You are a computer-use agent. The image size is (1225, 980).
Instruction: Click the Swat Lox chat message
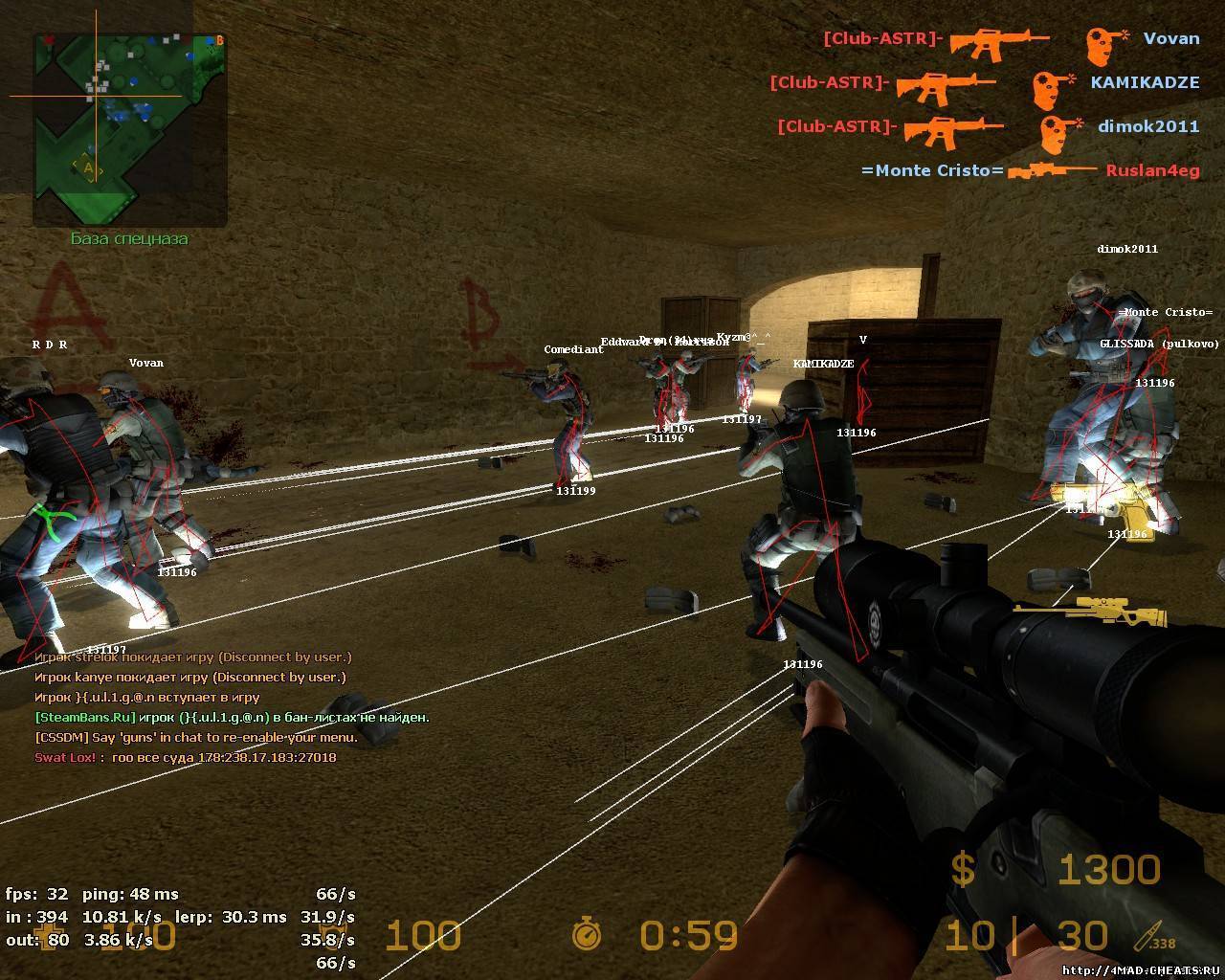[186, 758]
